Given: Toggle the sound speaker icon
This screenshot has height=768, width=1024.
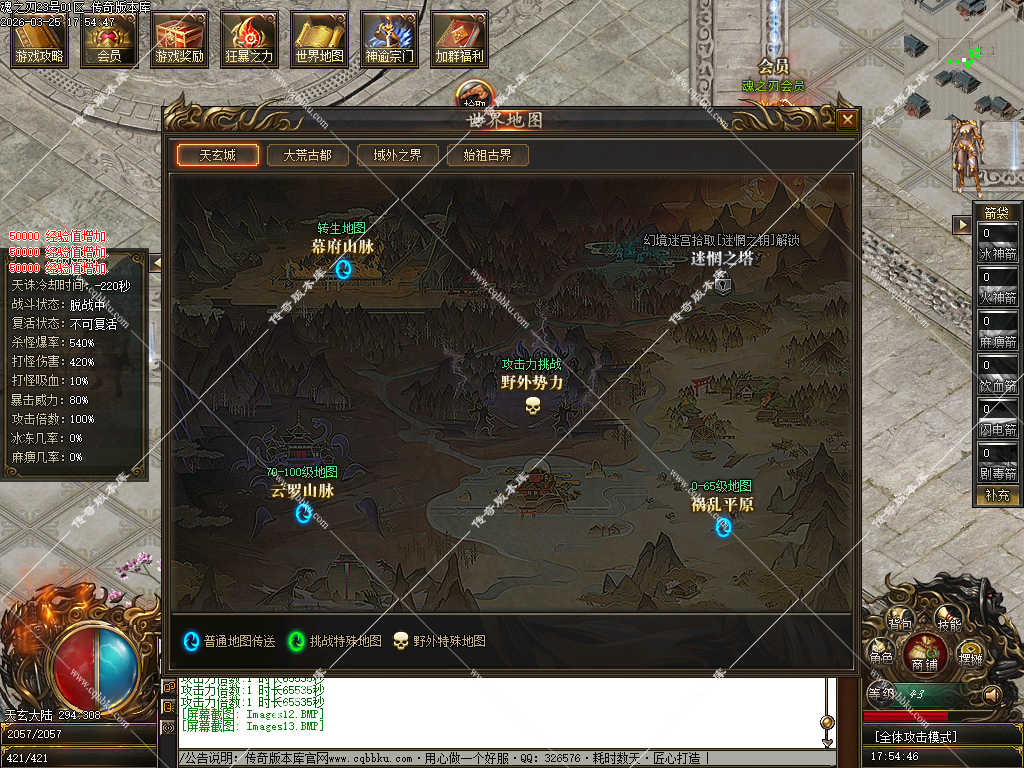Looking at the screenshot, I should (992, 693).
